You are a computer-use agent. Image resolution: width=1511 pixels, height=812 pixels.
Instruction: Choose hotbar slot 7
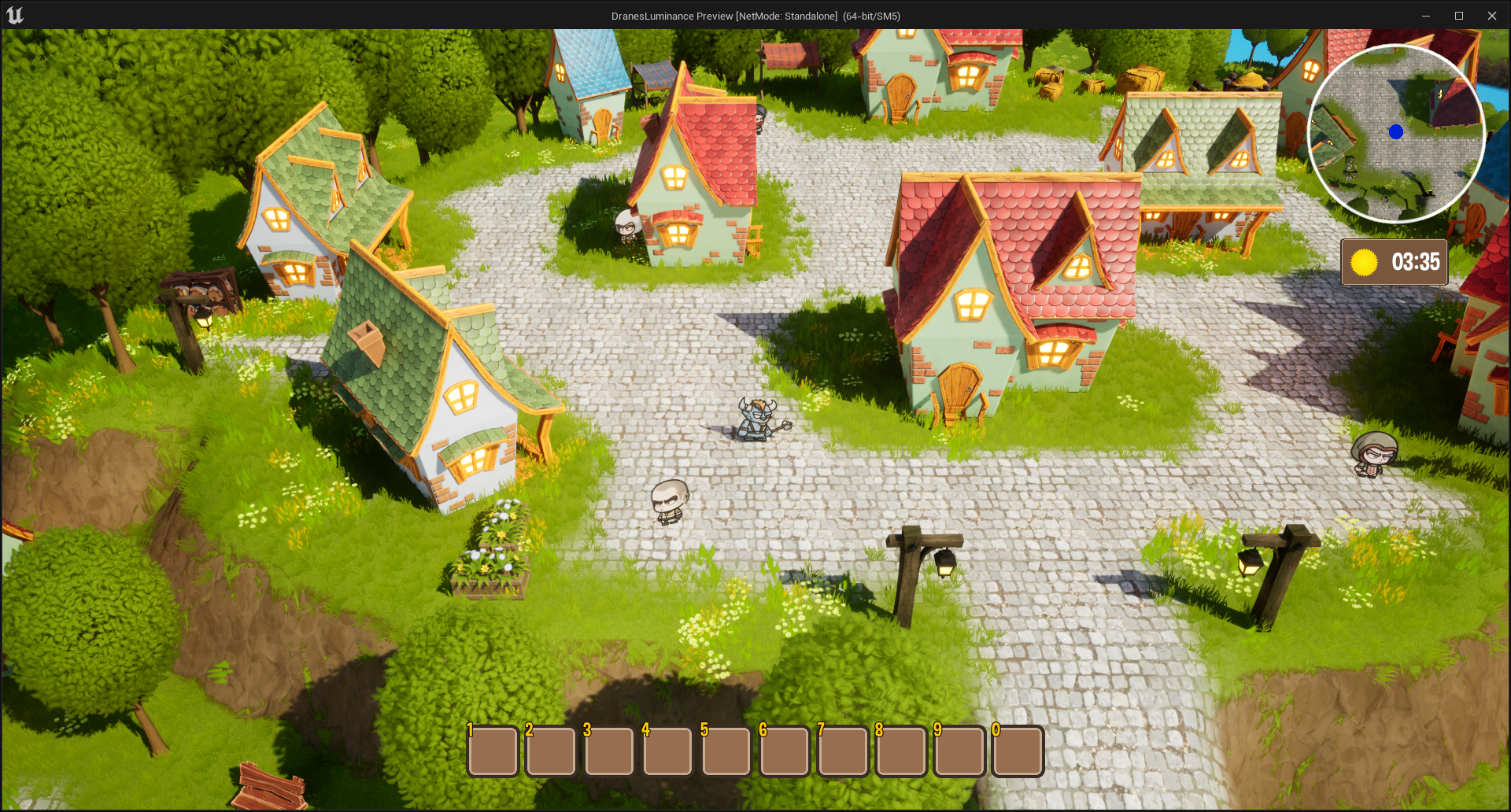tap(843, 751)
